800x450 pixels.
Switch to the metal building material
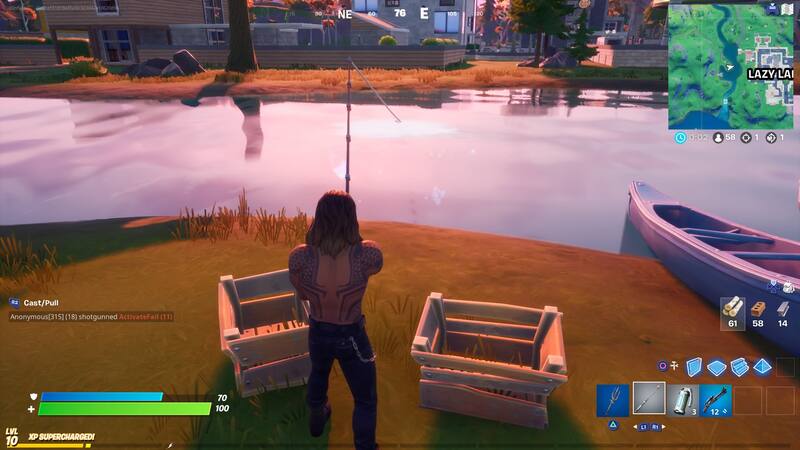(783, 309)
